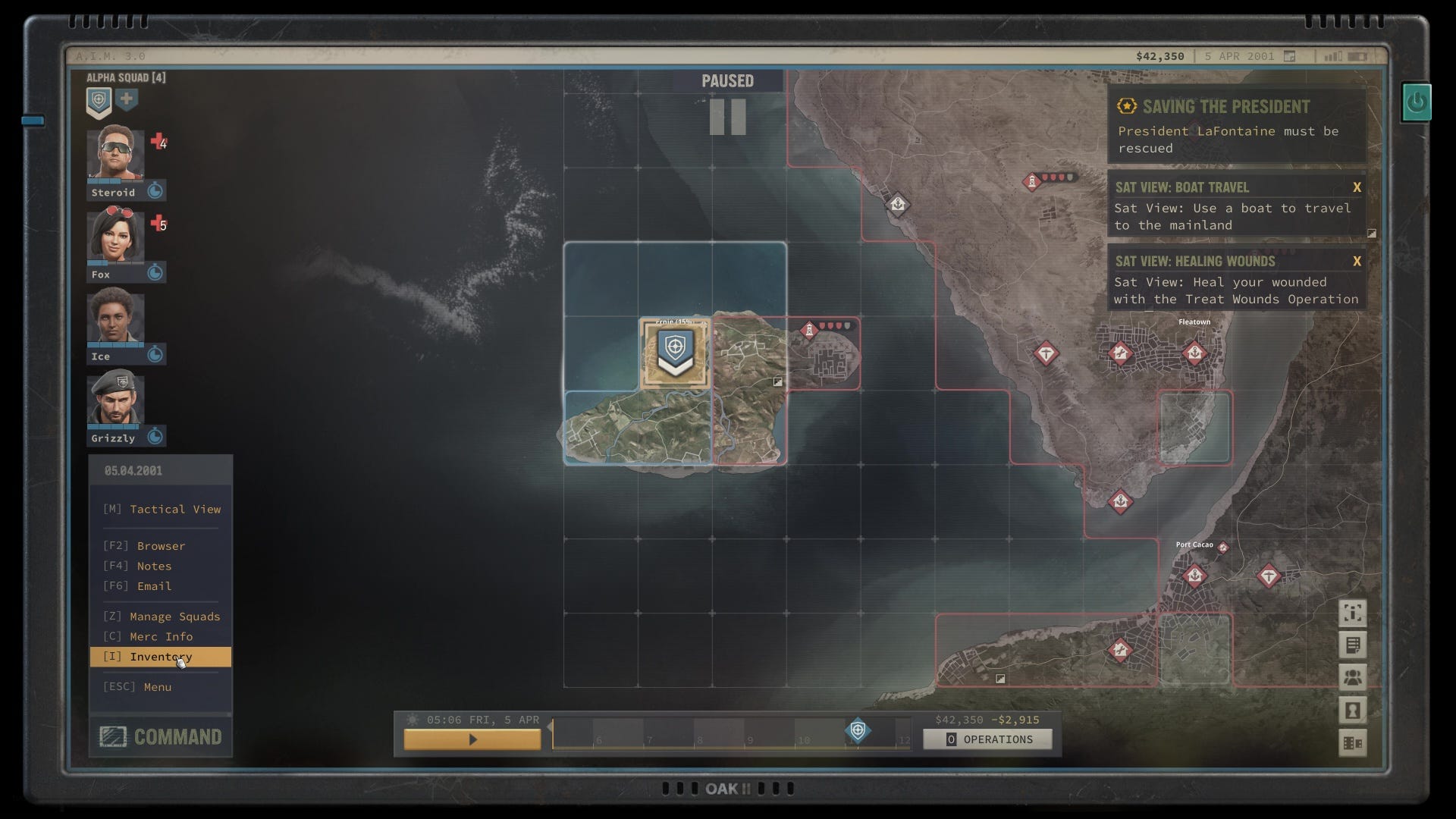The image size is (1456, 819).
Task: Click the Command button
Action: point(161,736)
